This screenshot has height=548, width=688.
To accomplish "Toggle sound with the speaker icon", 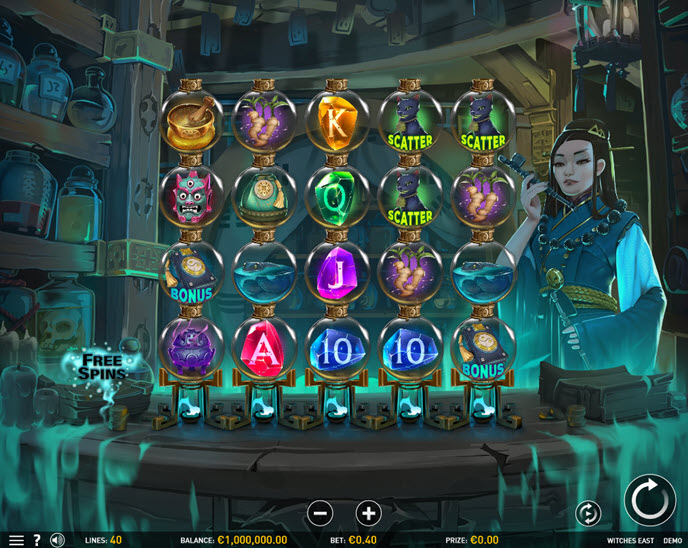I will point(57,540).
